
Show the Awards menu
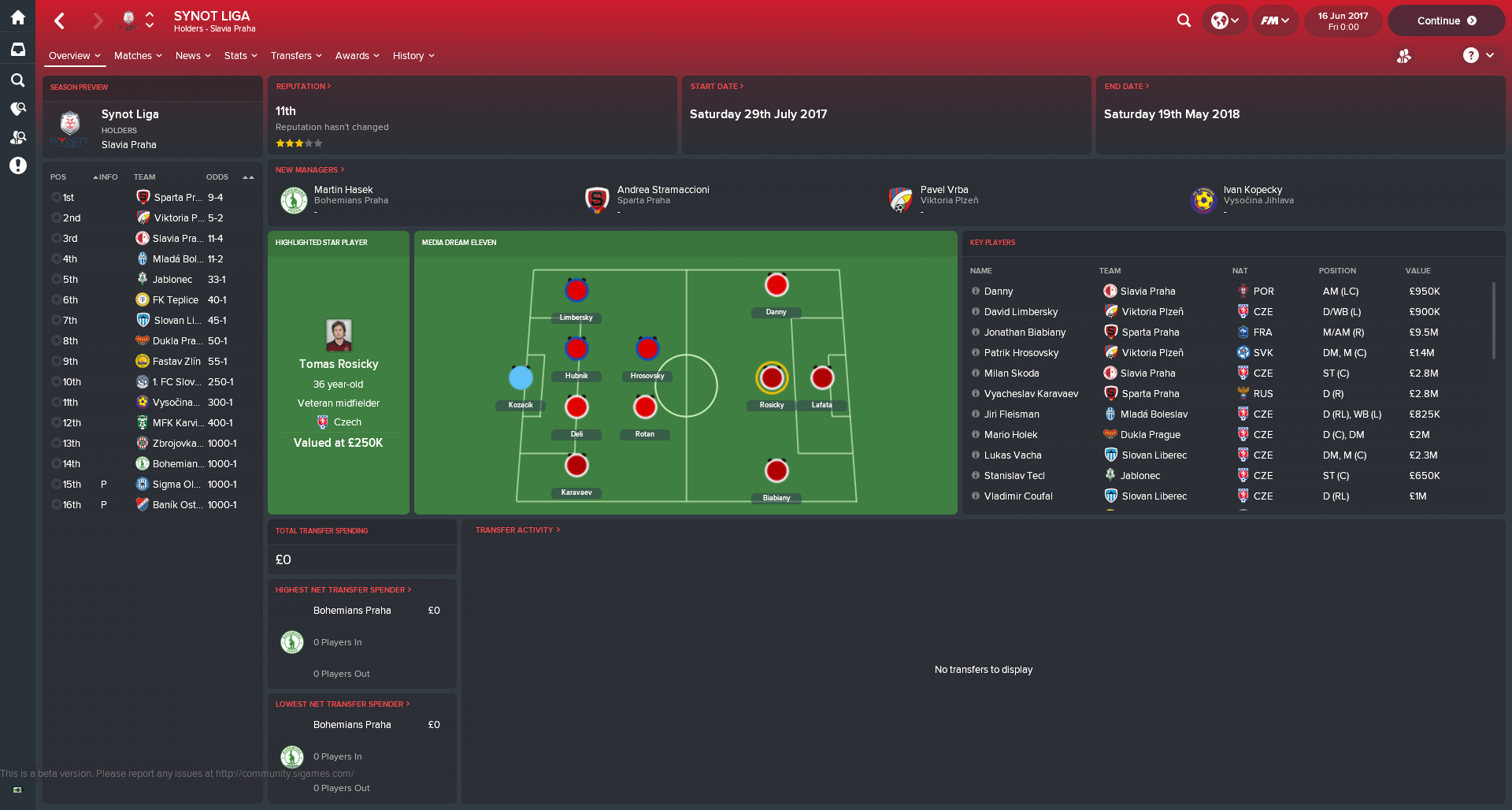357,56
